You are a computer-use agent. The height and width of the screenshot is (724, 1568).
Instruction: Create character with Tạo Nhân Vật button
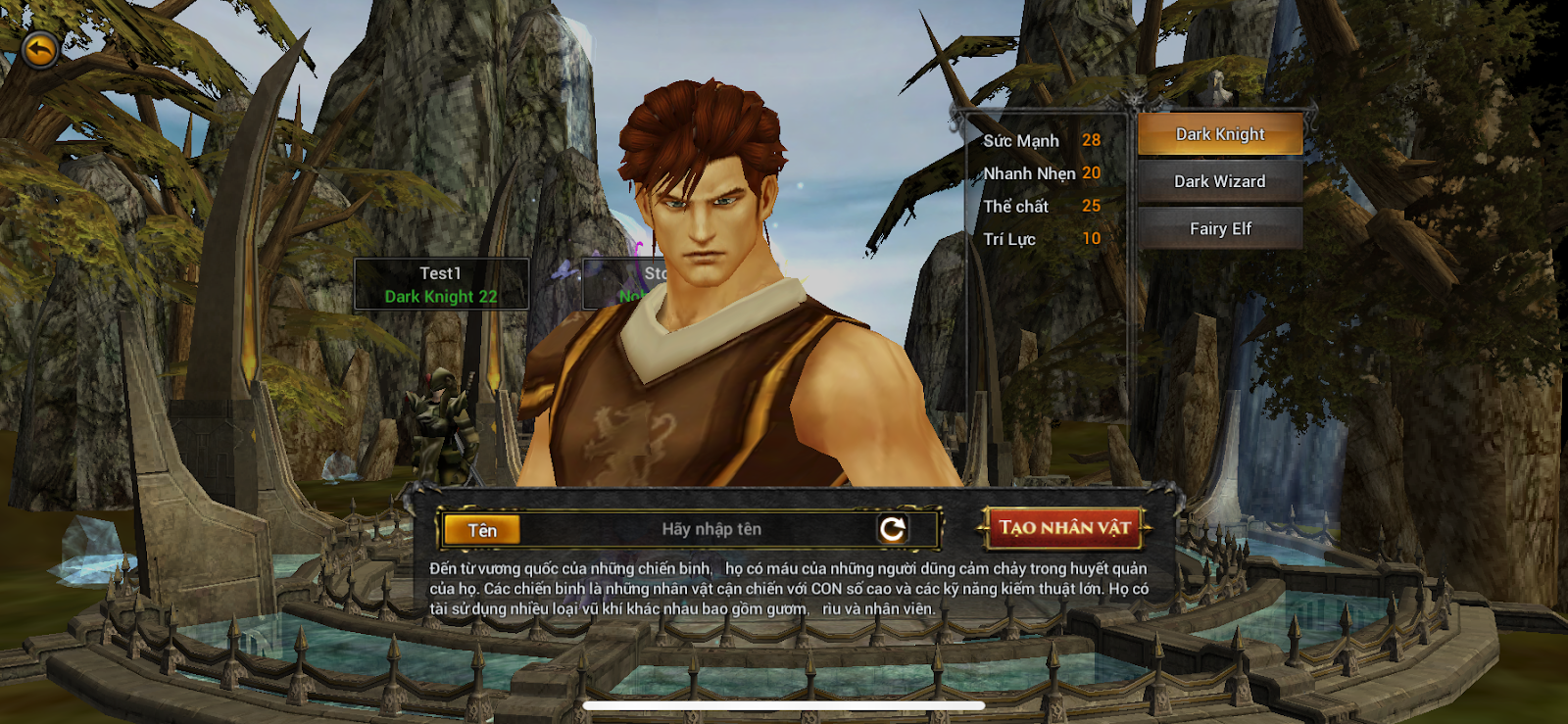coord(1064,528)
